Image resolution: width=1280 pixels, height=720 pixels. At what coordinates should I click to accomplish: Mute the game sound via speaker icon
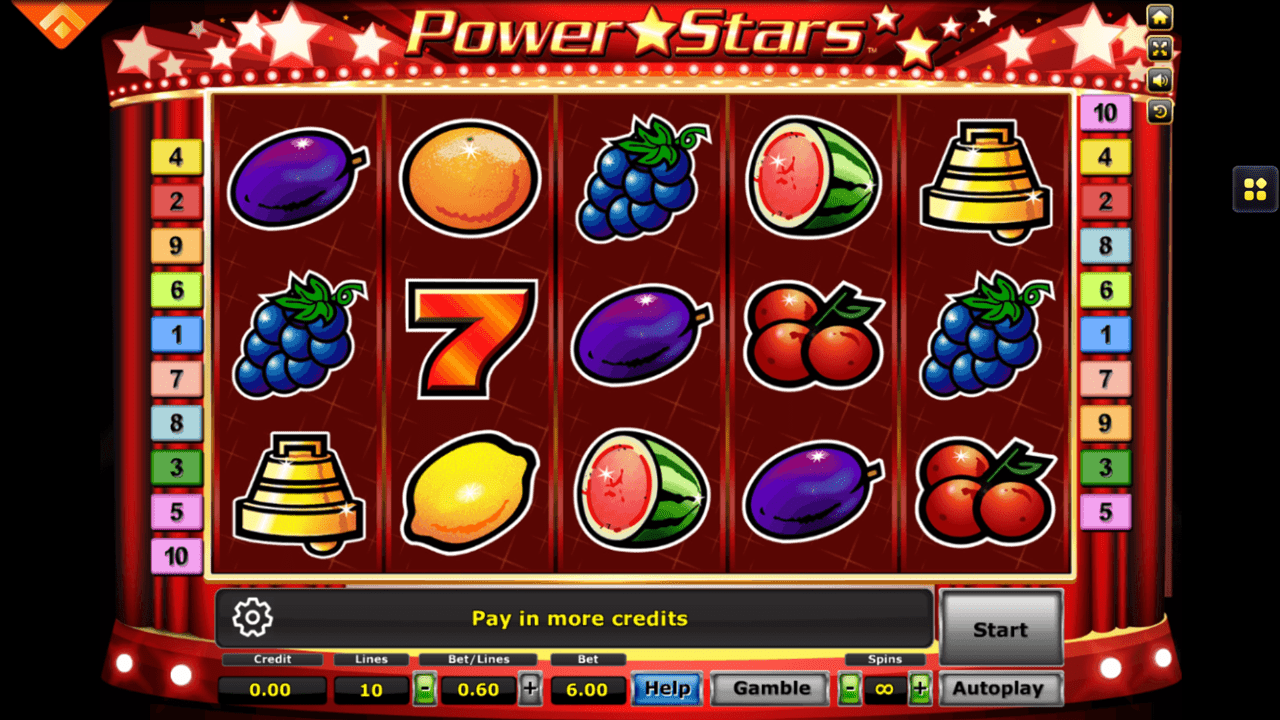pos(1158,80)
